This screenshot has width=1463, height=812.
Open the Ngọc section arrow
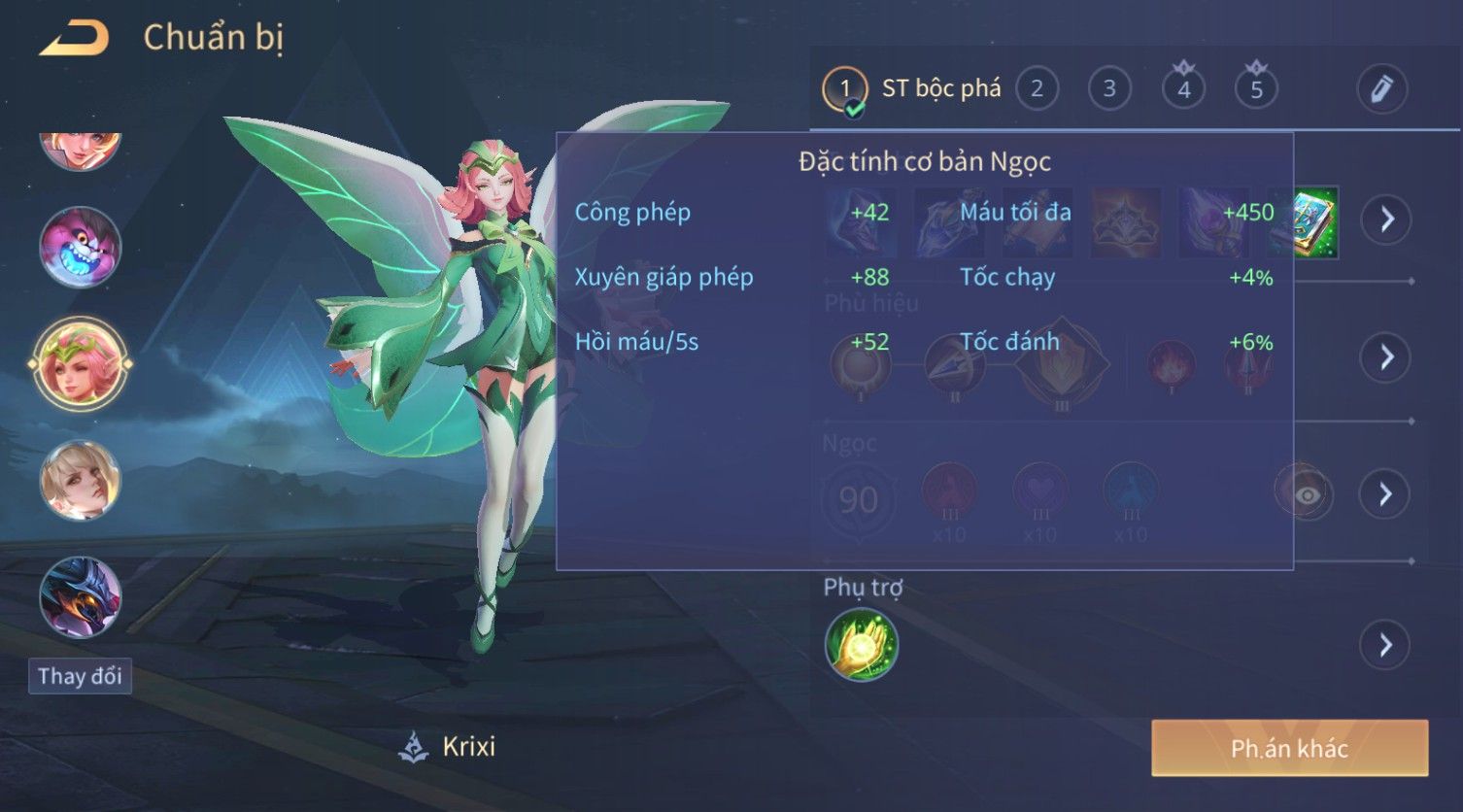click(x=1386, y=494)
